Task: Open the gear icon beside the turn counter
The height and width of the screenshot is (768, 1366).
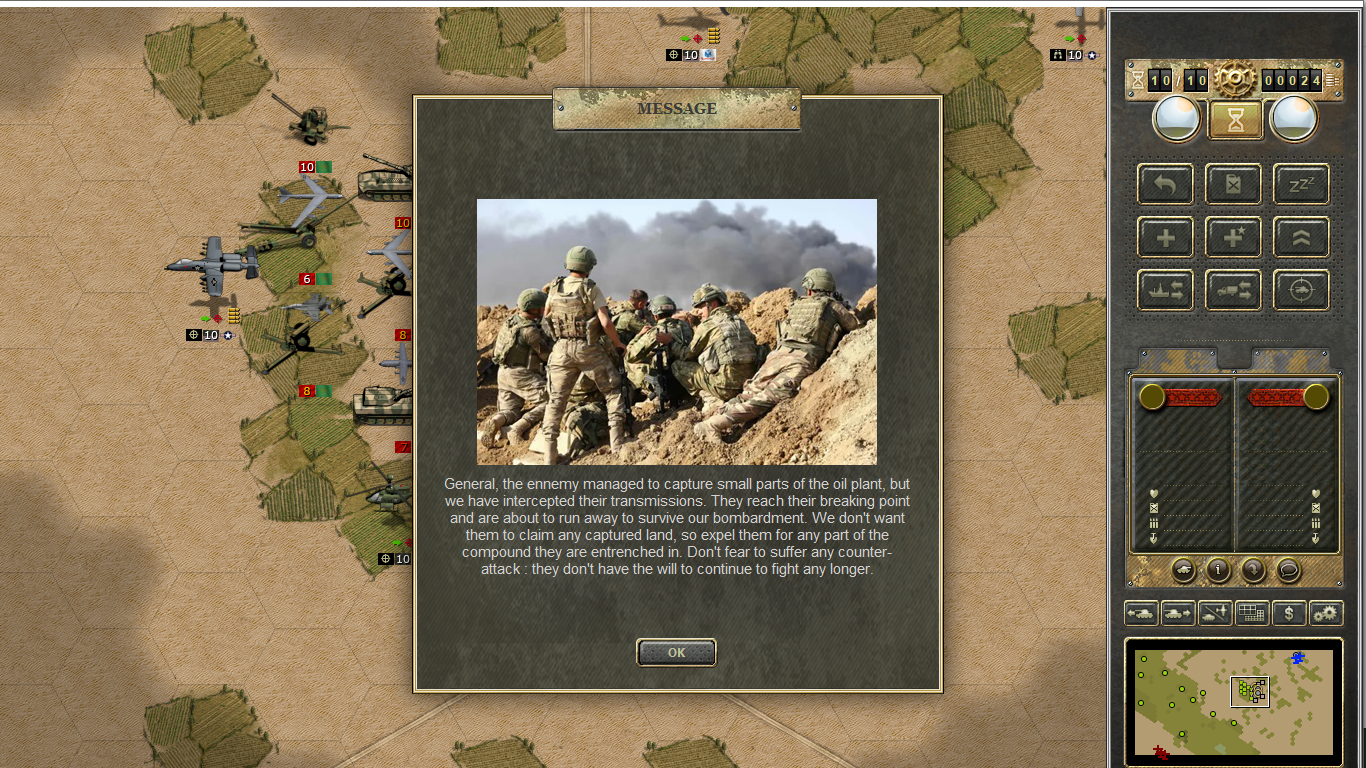Action: [1235, 77]
